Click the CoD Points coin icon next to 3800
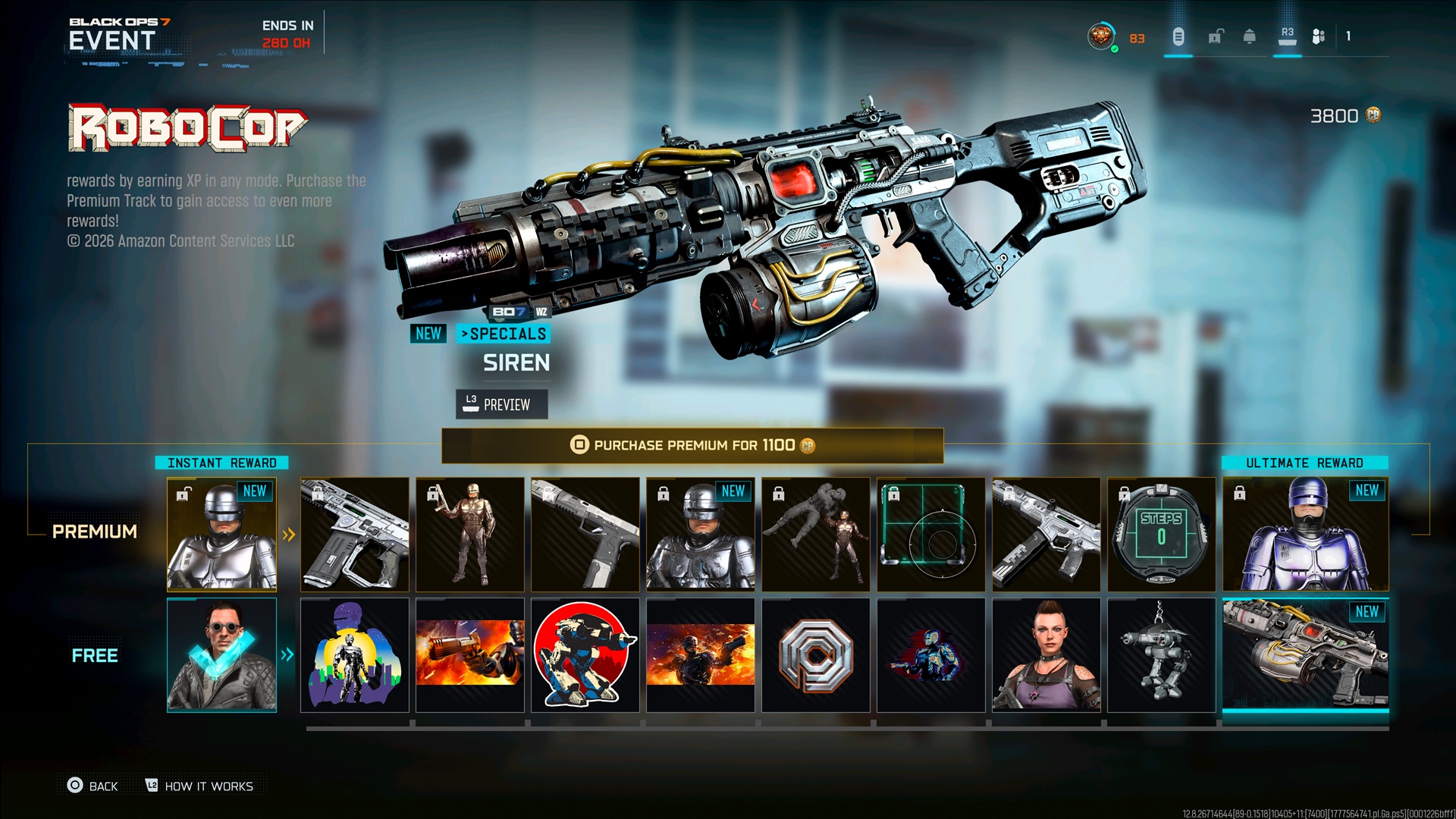 click(x=1375, y=116)
